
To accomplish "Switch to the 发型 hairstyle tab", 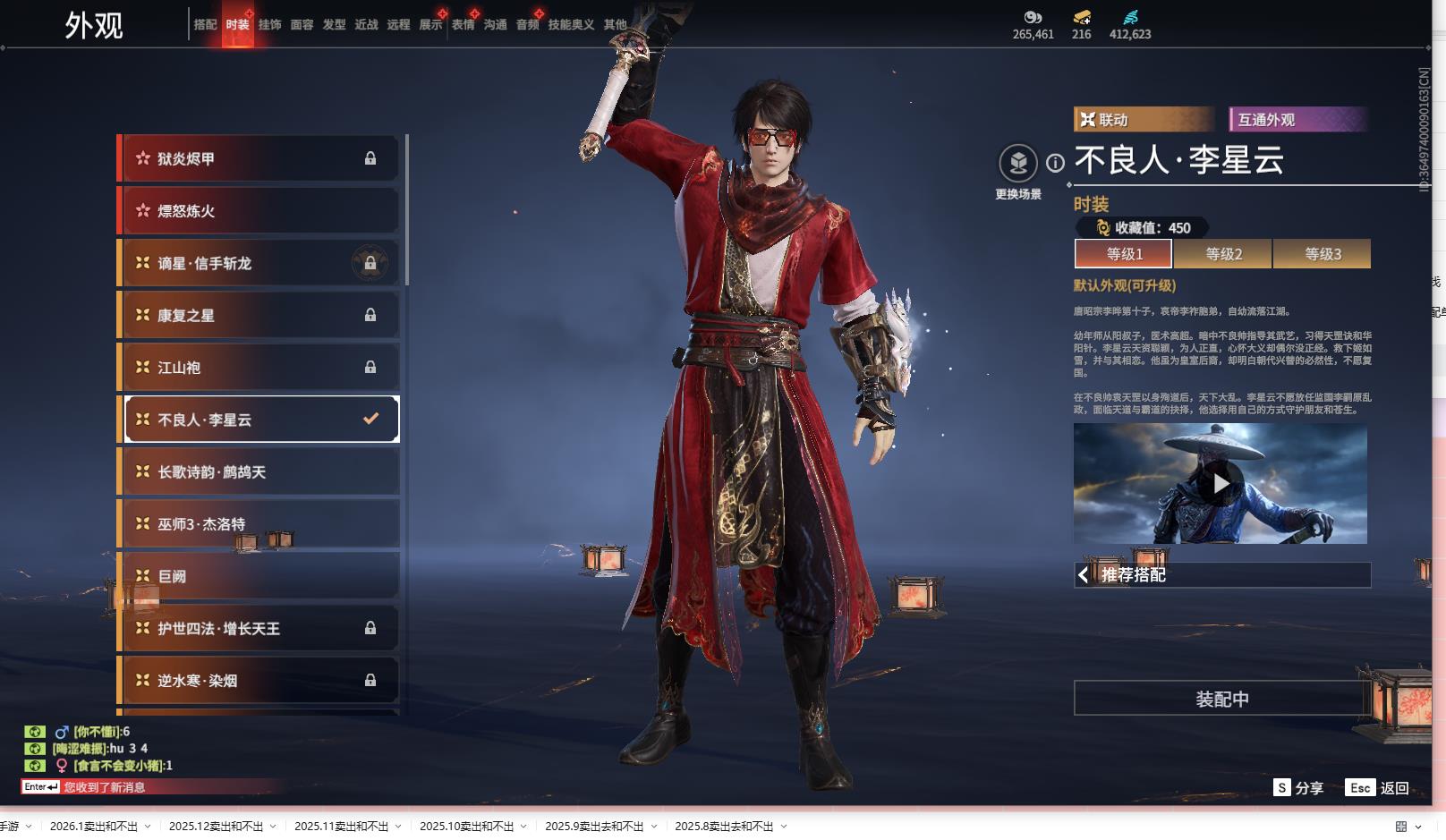I will [334, 25].
